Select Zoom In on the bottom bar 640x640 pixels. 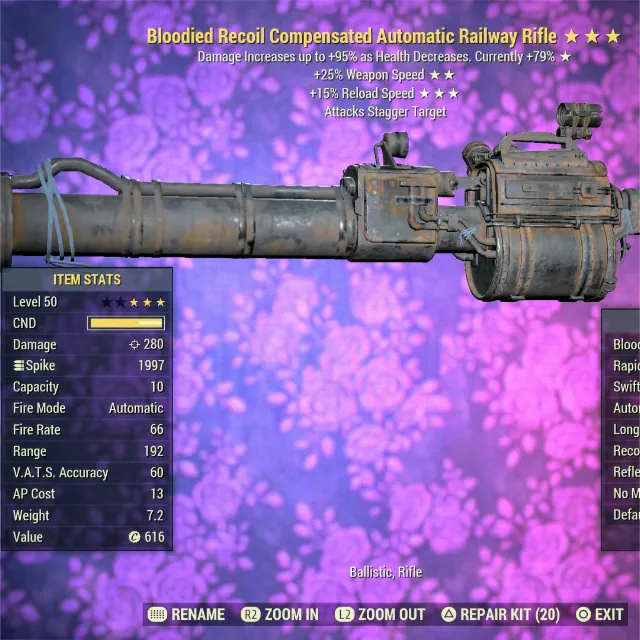tap(280, 614)
